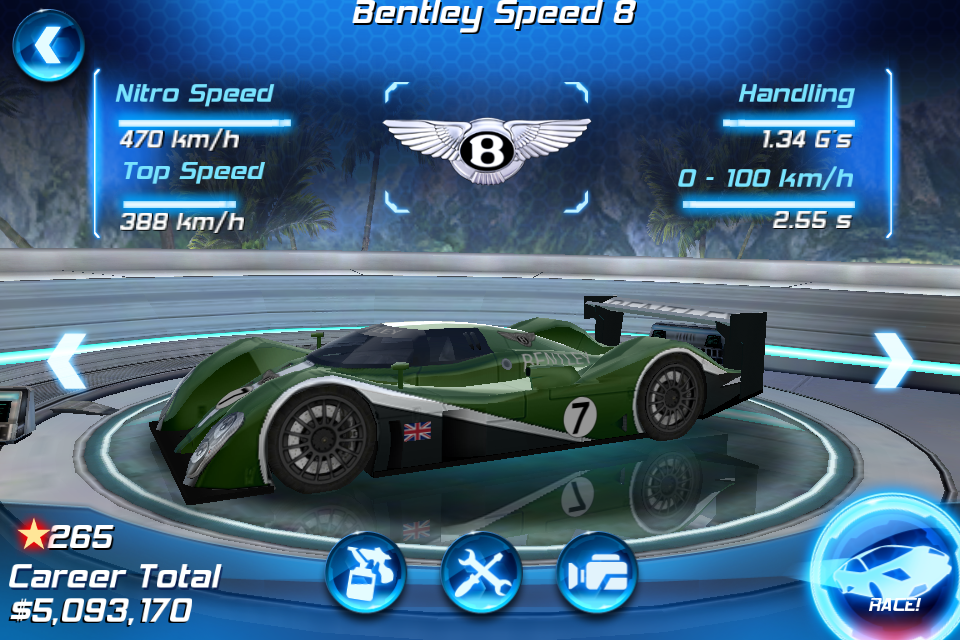
Task: Show the previous car with the left arrow
Action: coord(68,360)
